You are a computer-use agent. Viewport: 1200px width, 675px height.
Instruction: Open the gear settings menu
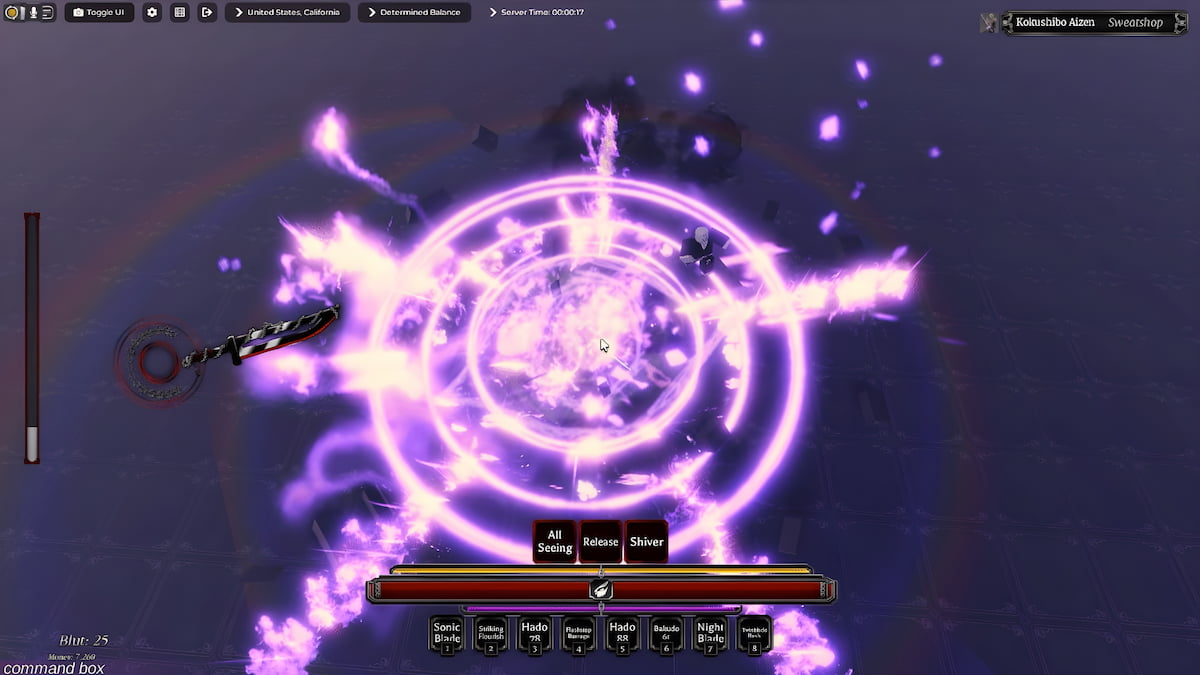(152, 13)
